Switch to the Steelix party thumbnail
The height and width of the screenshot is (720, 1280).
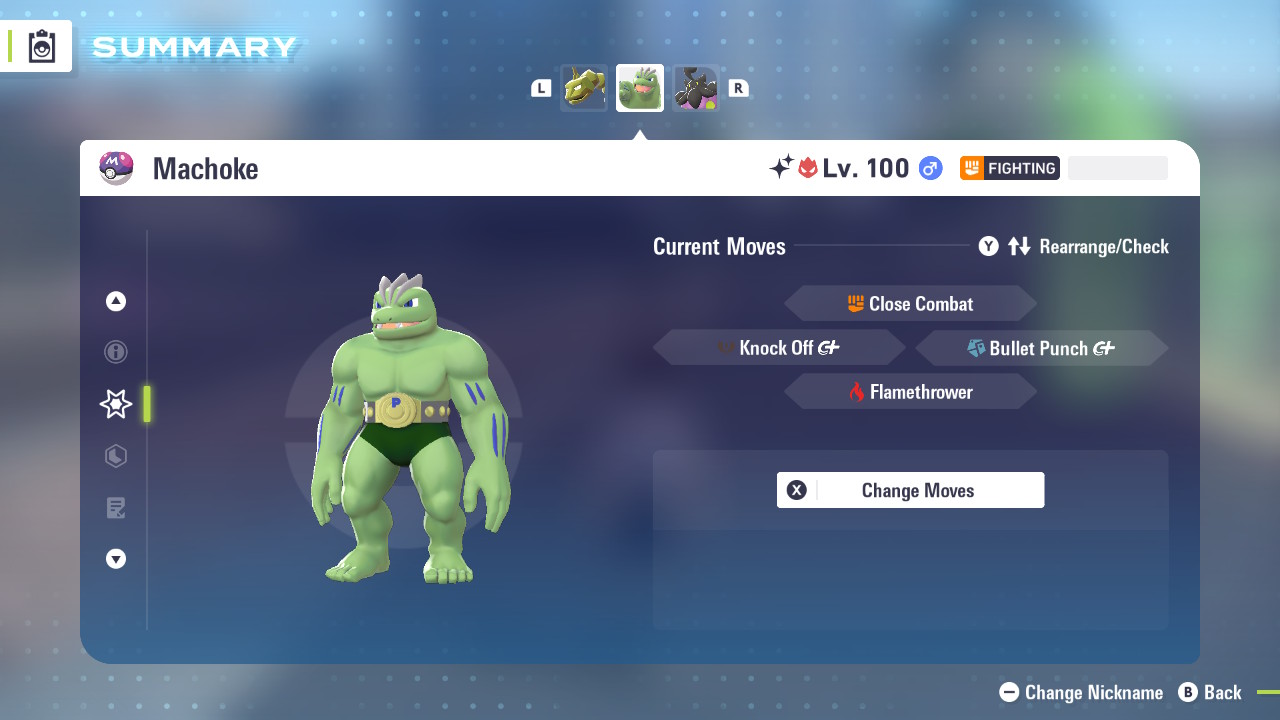[x=584, y=88]
